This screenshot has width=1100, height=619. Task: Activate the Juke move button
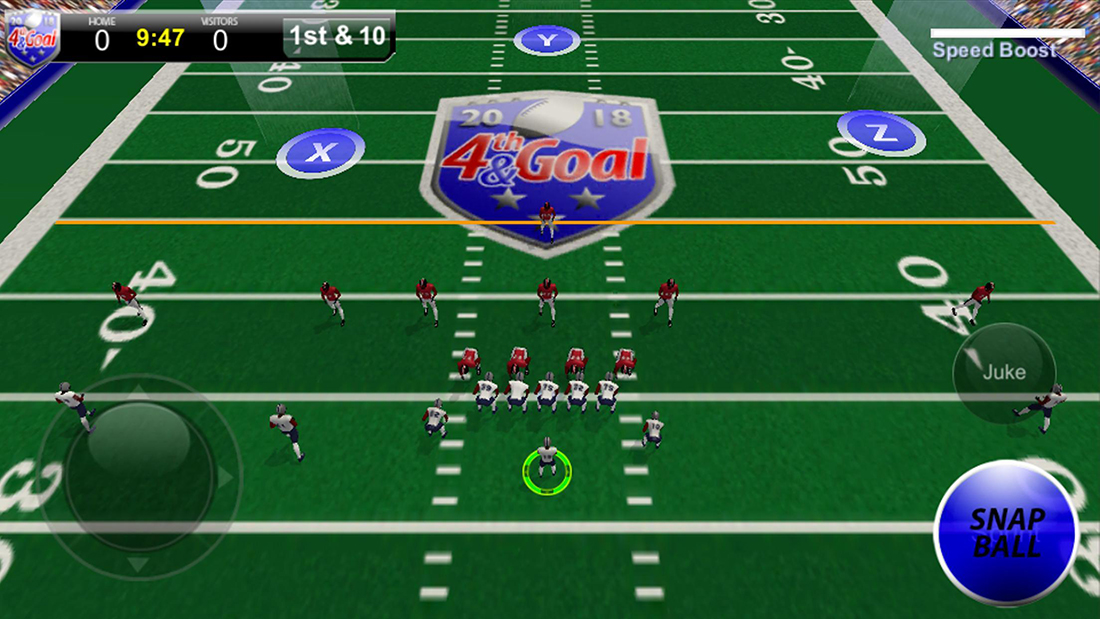(1004, 373)
